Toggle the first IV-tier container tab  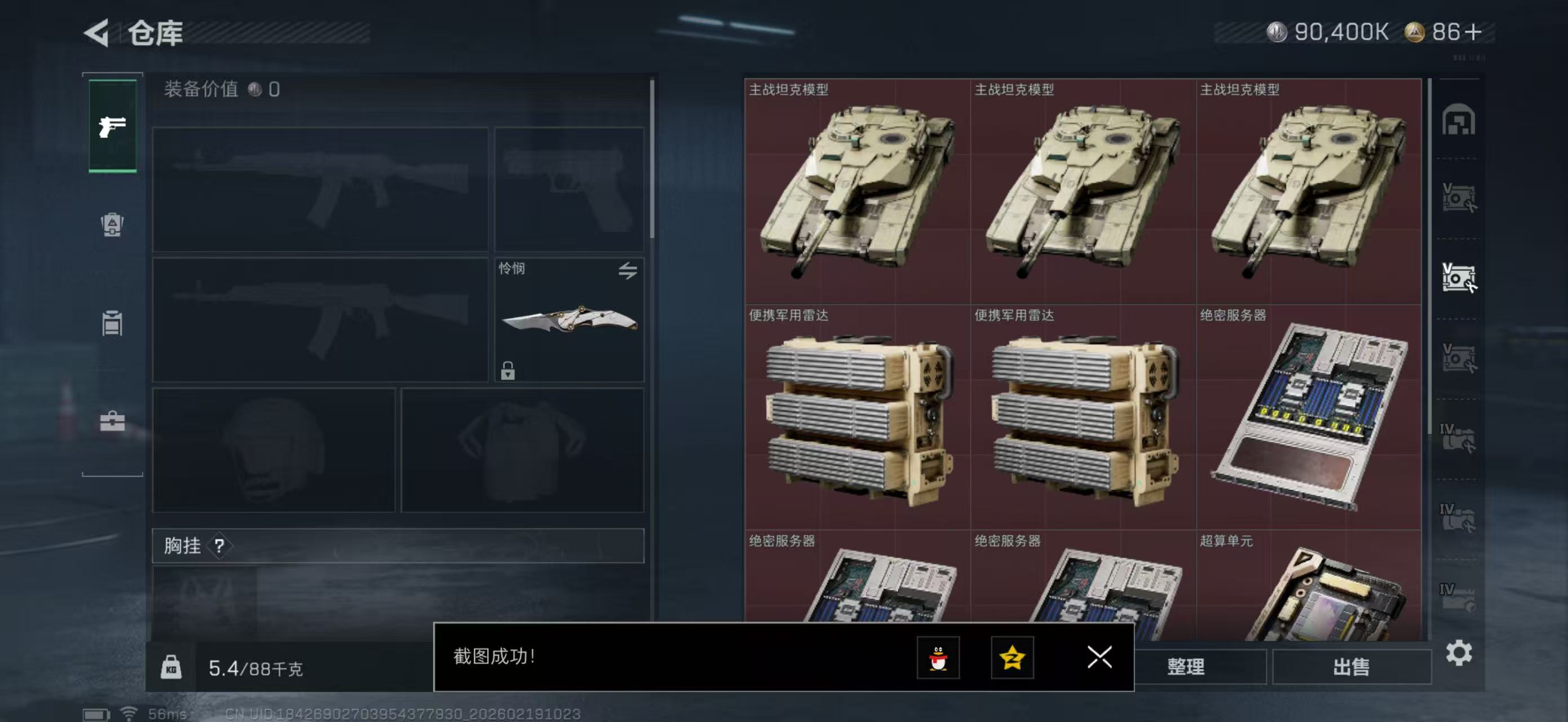click(1459, 434)
